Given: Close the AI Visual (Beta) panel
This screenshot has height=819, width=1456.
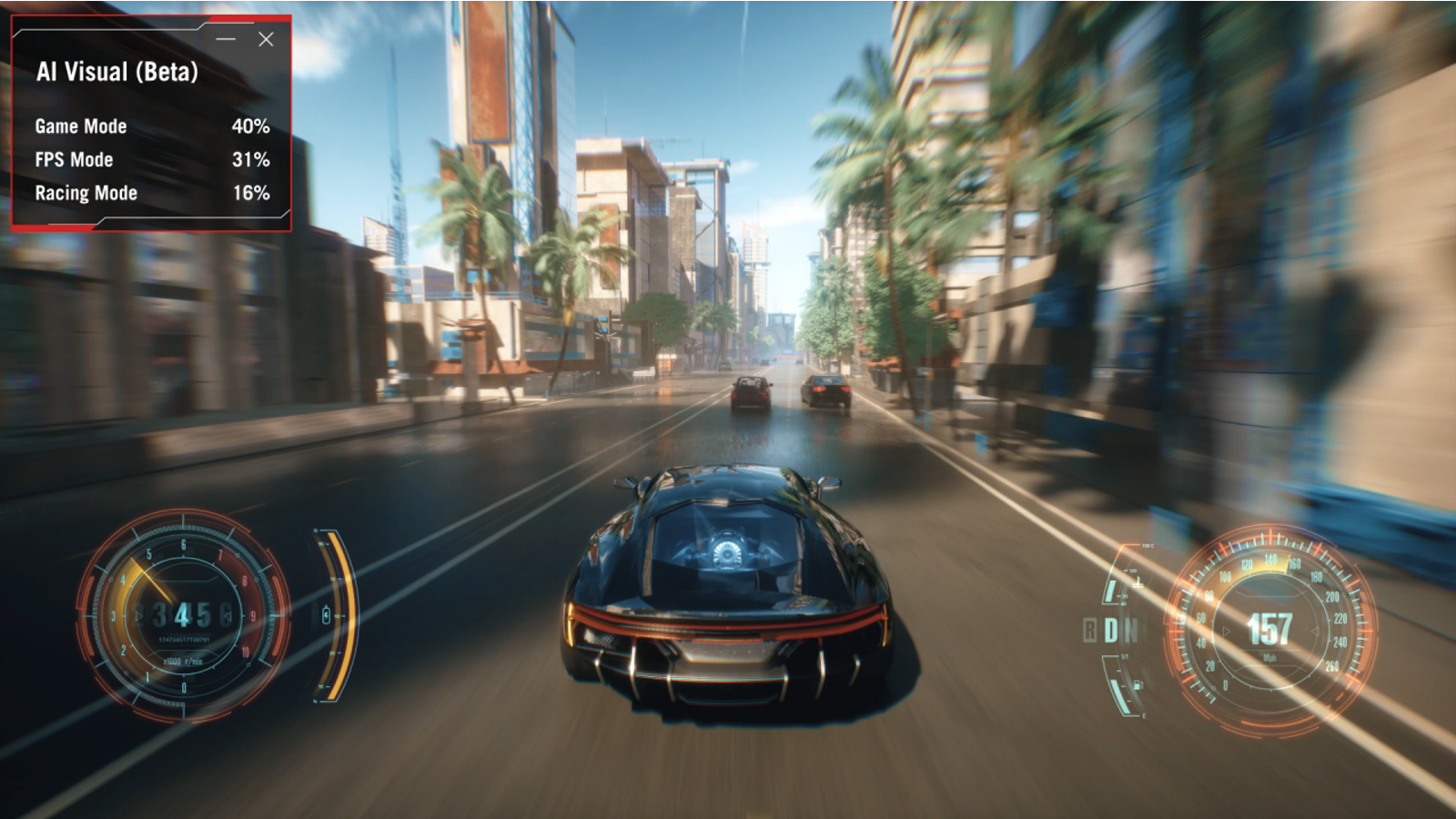Looking at the screenshot, I should point(266,39).
